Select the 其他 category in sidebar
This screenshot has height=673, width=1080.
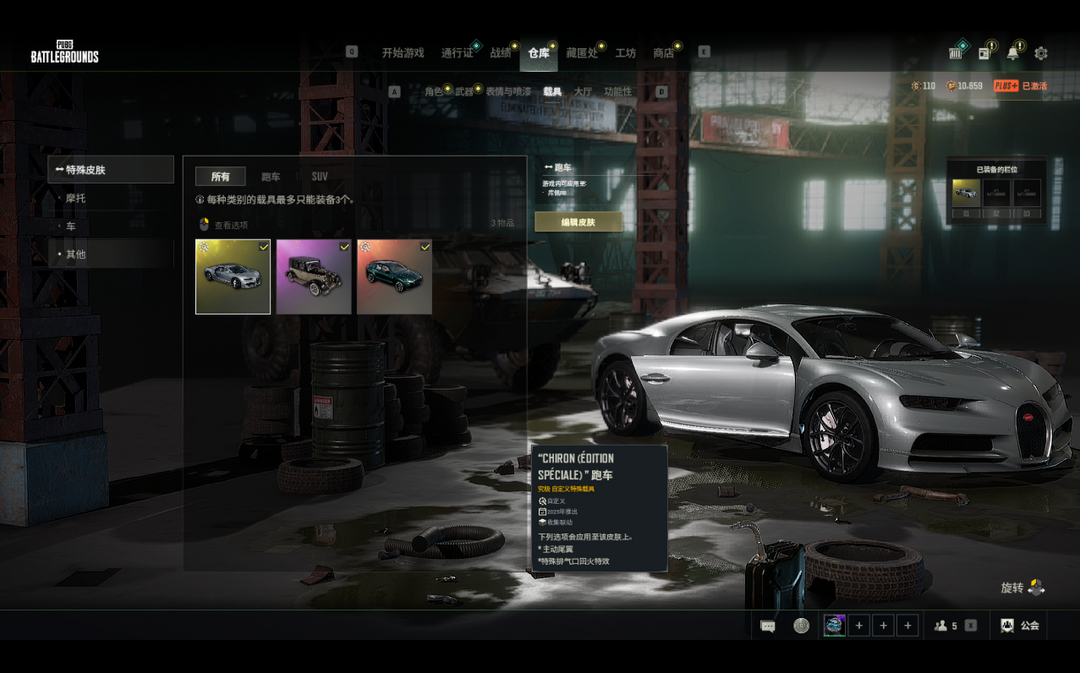(x=76, y=254)
